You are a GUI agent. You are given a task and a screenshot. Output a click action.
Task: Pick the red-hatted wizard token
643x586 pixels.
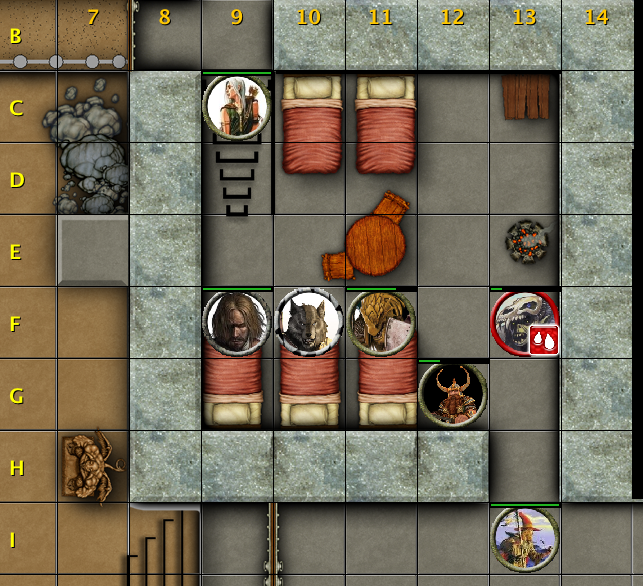(525, 539)
